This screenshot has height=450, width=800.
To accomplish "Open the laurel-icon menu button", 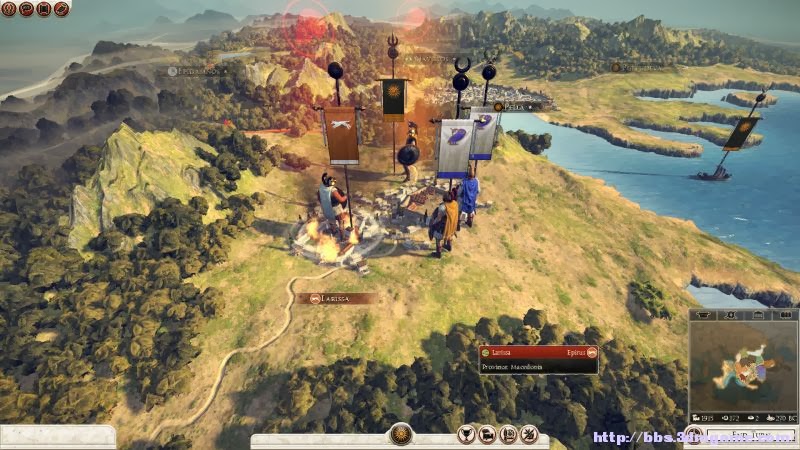I will tap(10, 9).
